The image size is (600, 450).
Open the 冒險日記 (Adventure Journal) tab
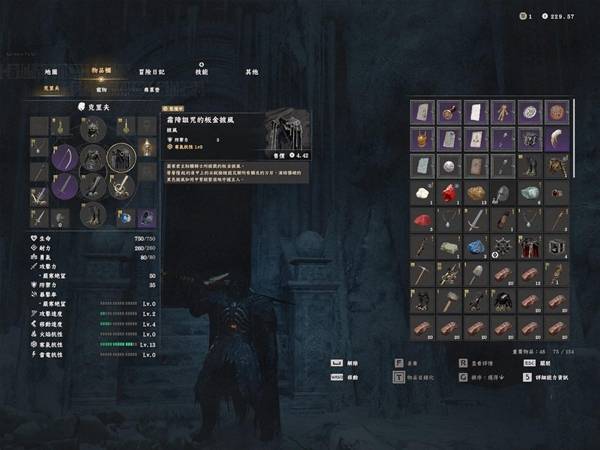tap(153, 72)
